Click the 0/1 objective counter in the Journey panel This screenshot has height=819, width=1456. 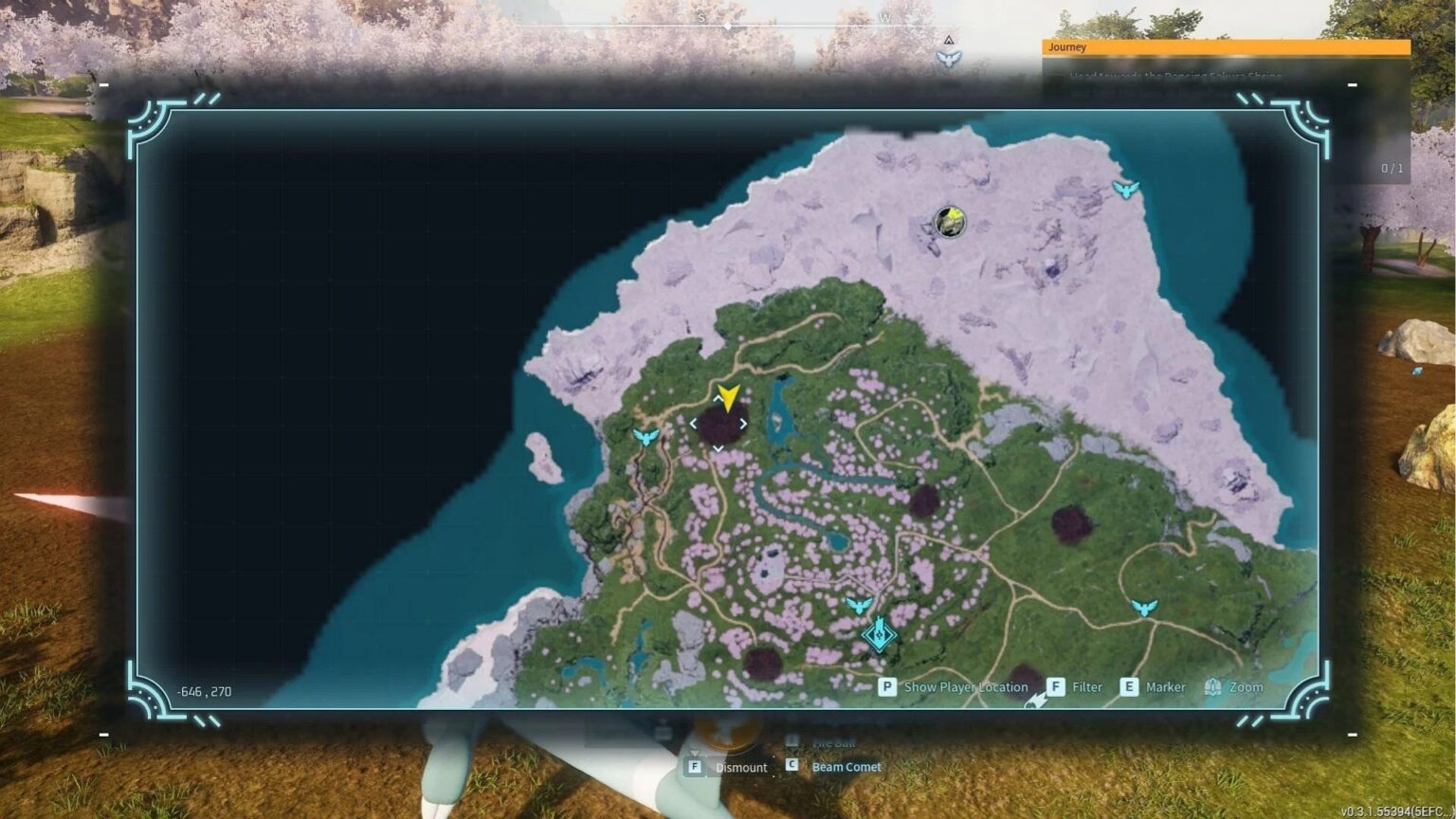click(x=1393, y=166)
